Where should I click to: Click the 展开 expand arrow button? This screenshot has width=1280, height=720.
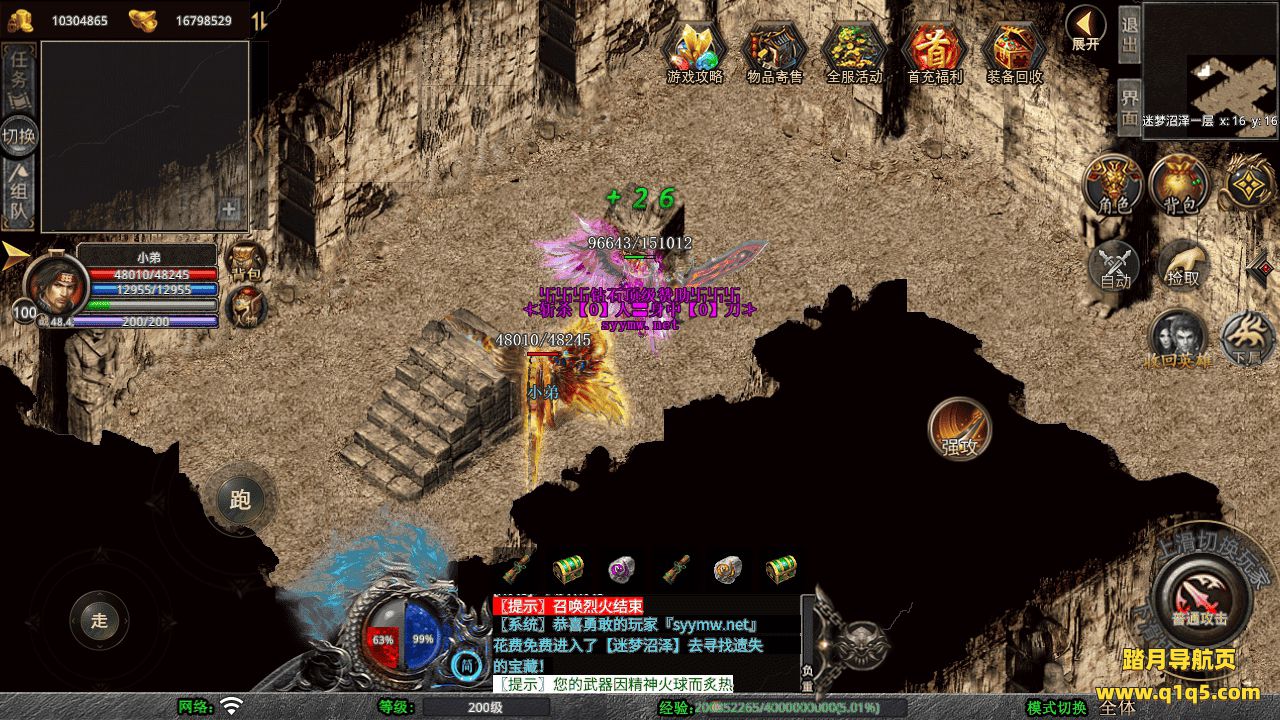(x=1085, y=27)
